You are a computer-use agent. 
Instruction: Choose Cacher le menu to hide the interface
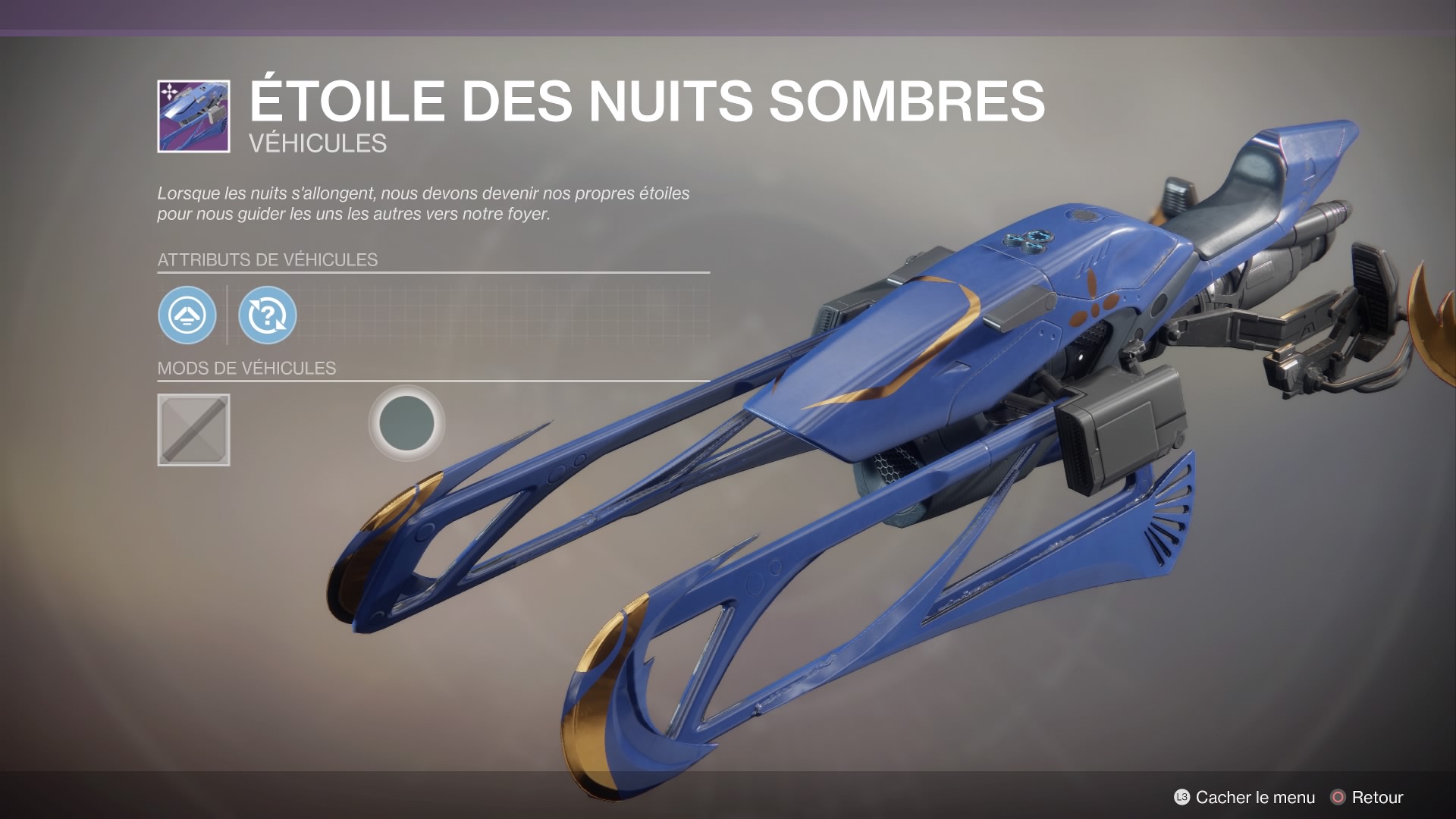1244,797
